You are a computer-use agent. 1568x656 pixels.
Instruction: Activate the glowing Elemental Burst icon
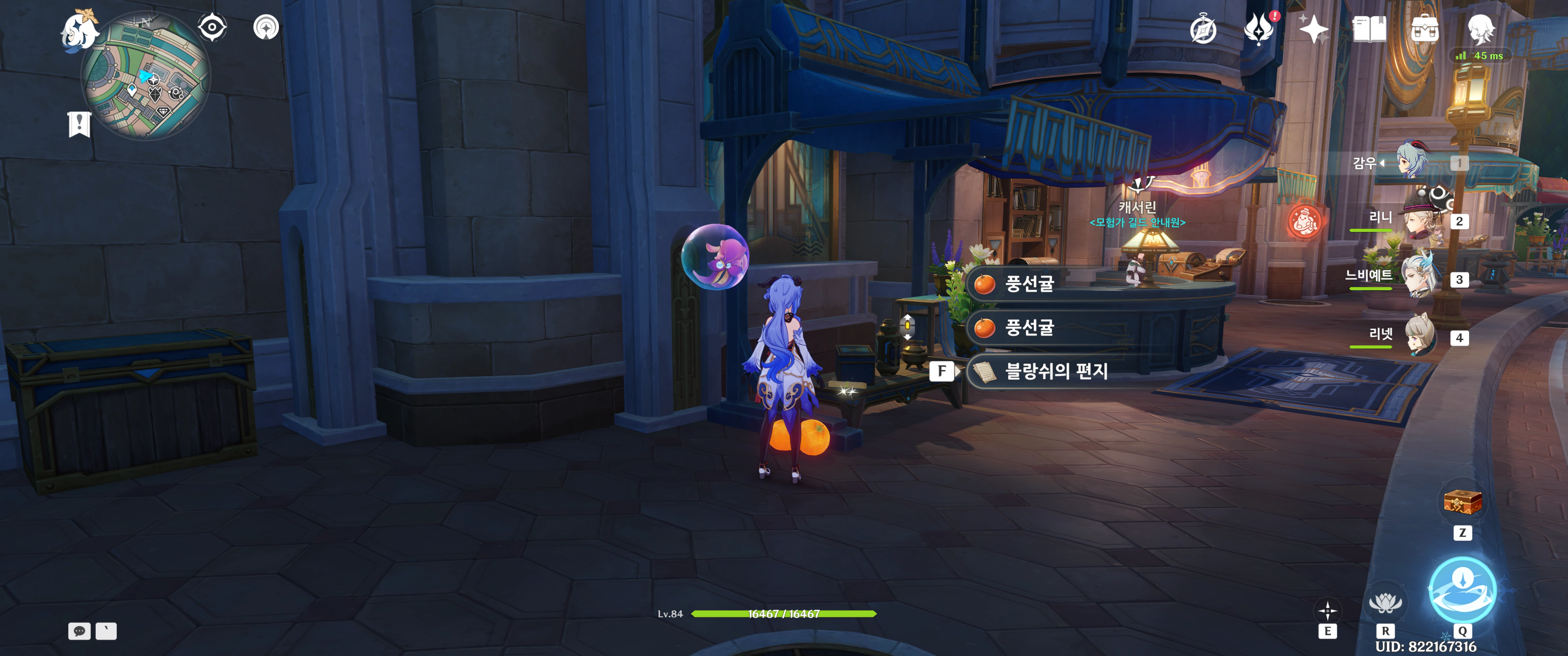point(1462,589)
